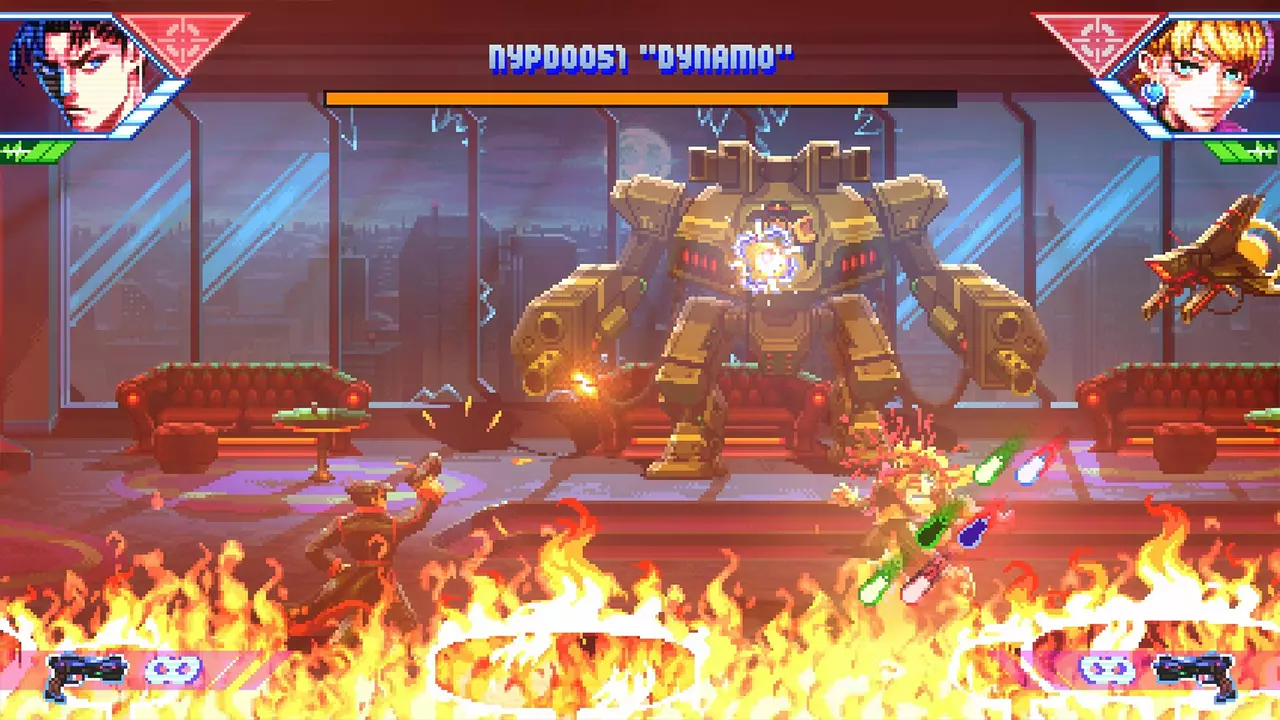
Task: Select Player 1's pistol icon in bottom-left HUD
Action: click(x=85, y=670)
